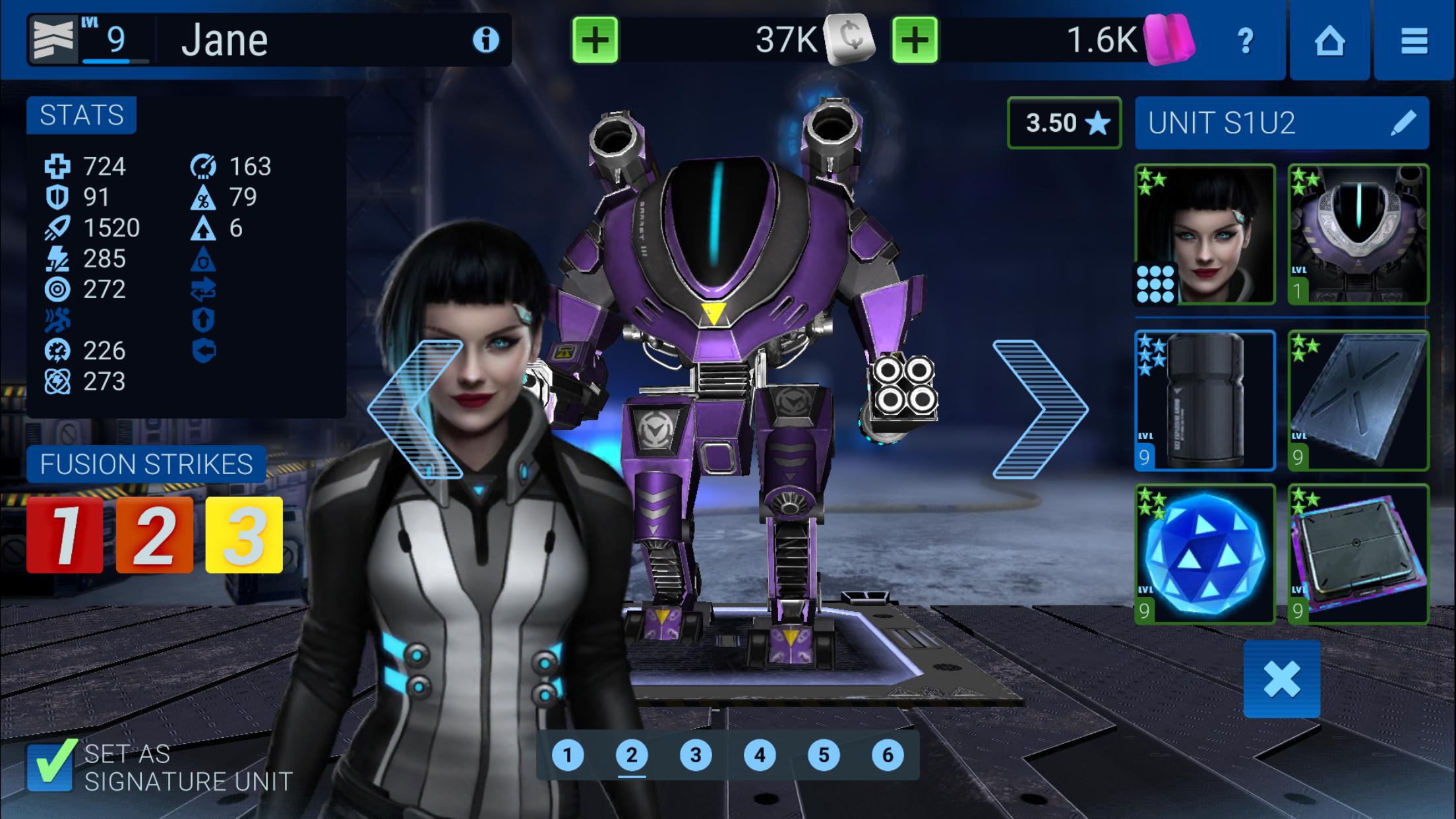Switch to unit page 4
Viewport: 1456px width, 819px height.
pos(759,755)
